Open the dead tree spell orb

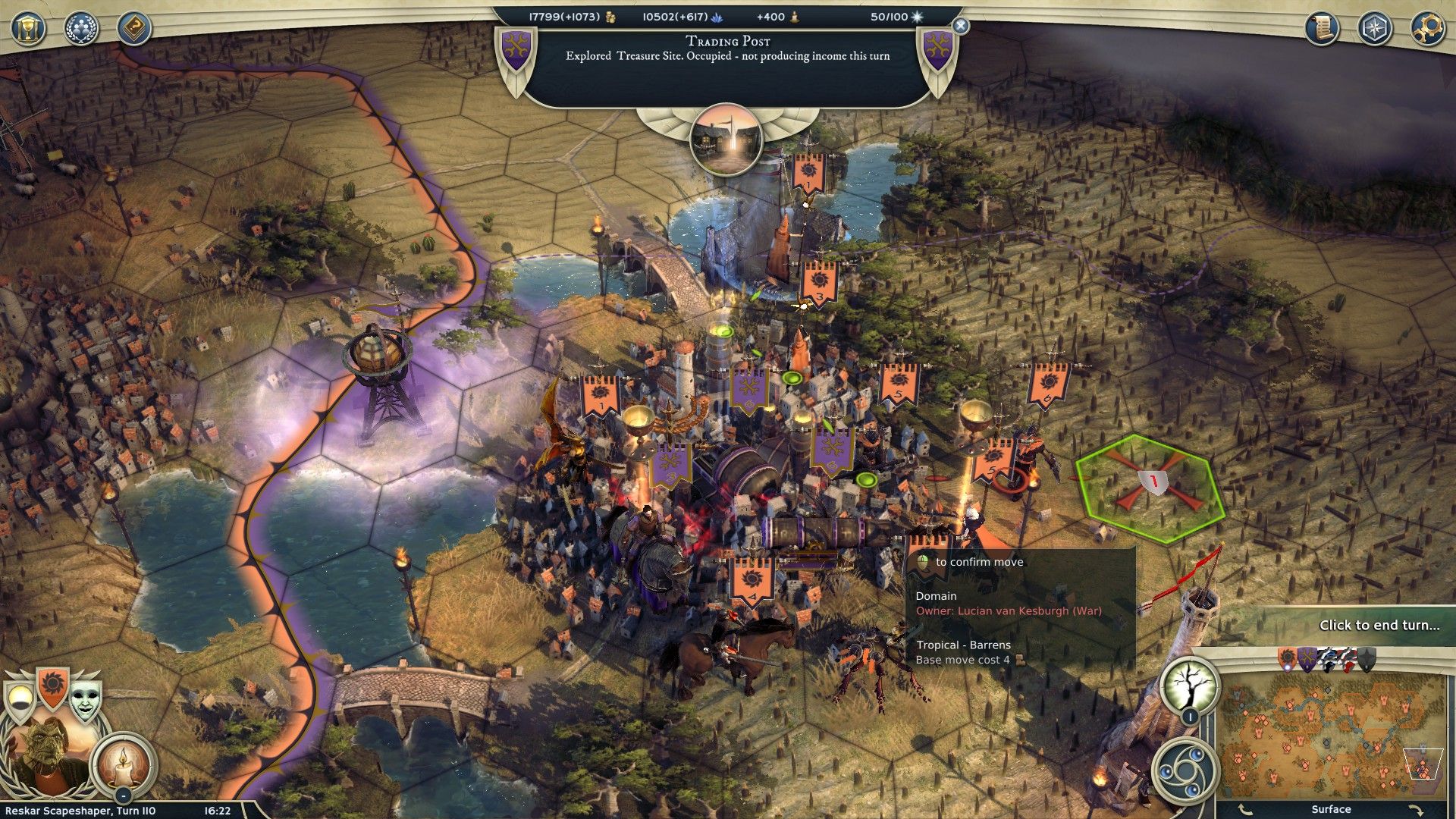point(1189,685)
